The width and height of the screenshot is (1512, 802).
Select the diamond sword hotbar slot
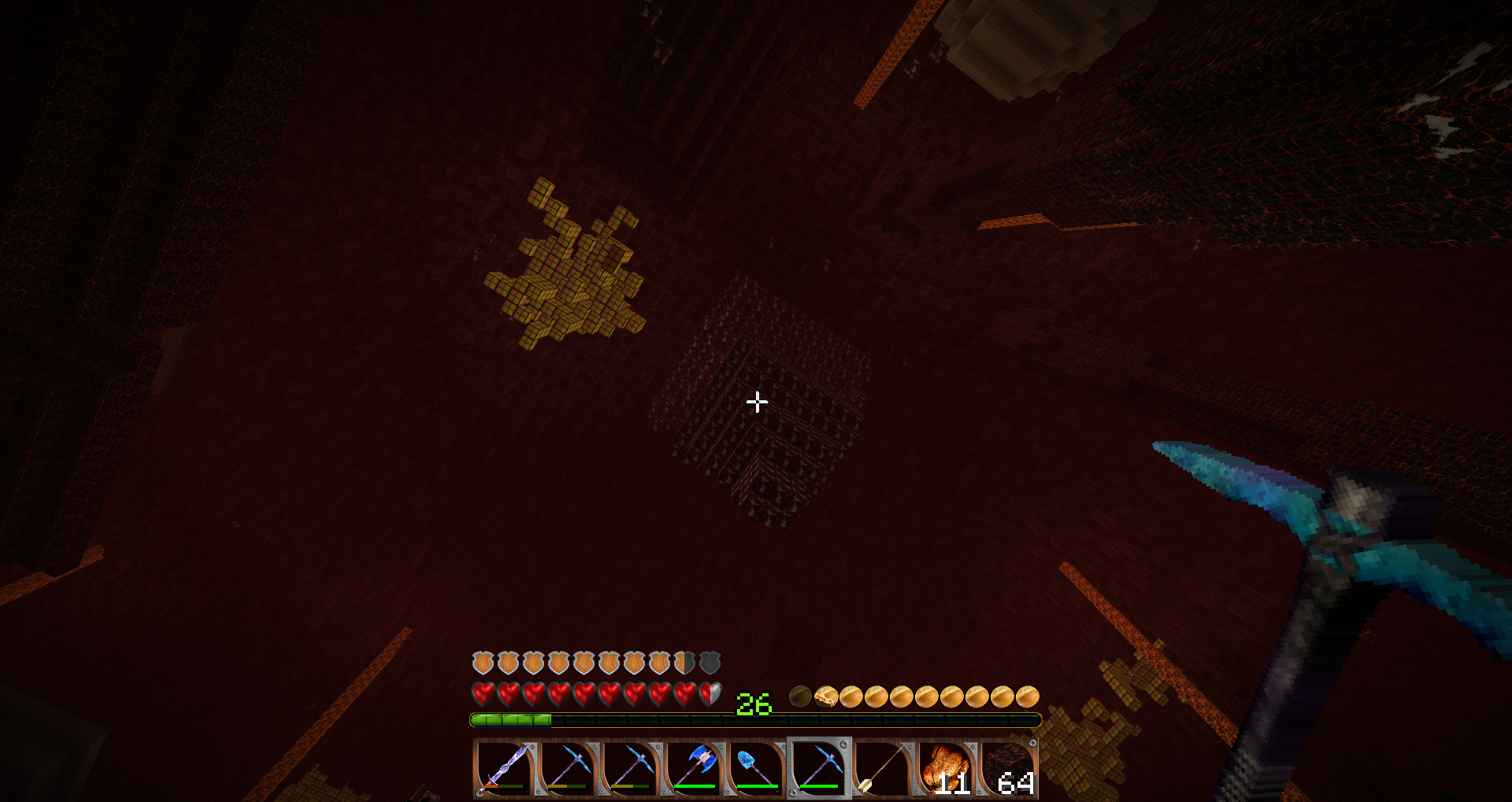[x=504, y=768]
